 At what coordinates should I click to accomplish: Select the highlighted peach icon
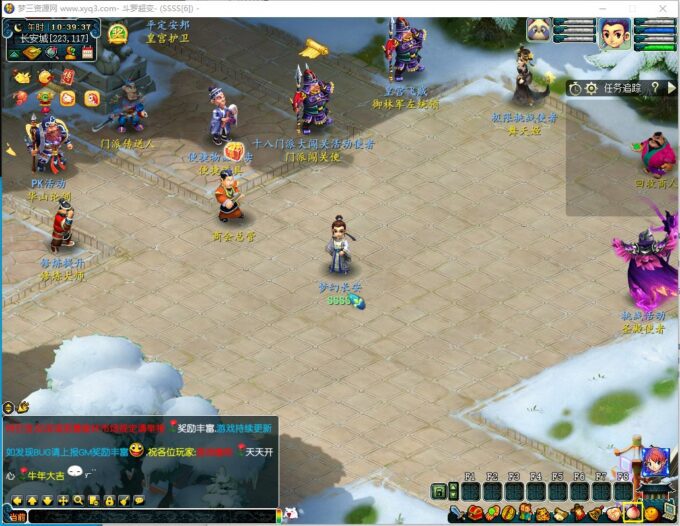(x=632, y=513)
